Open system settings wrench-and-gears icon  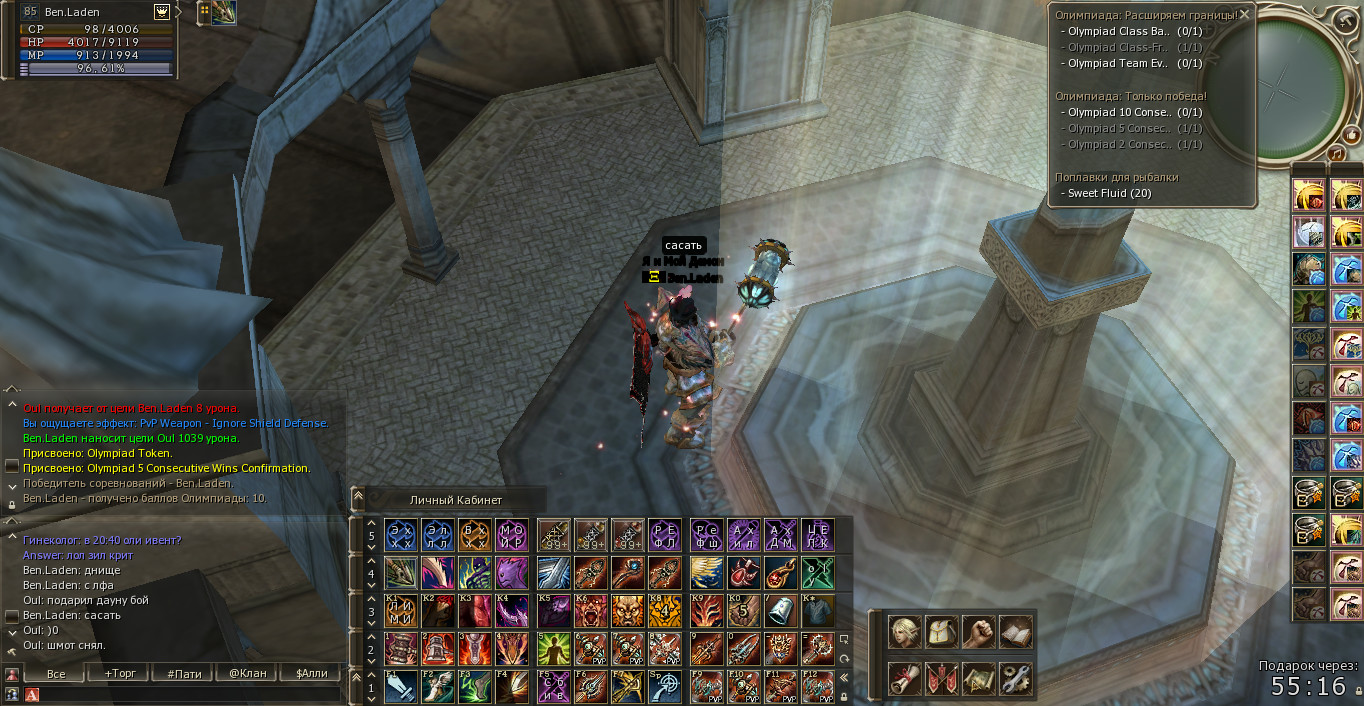click(1015, 678)
